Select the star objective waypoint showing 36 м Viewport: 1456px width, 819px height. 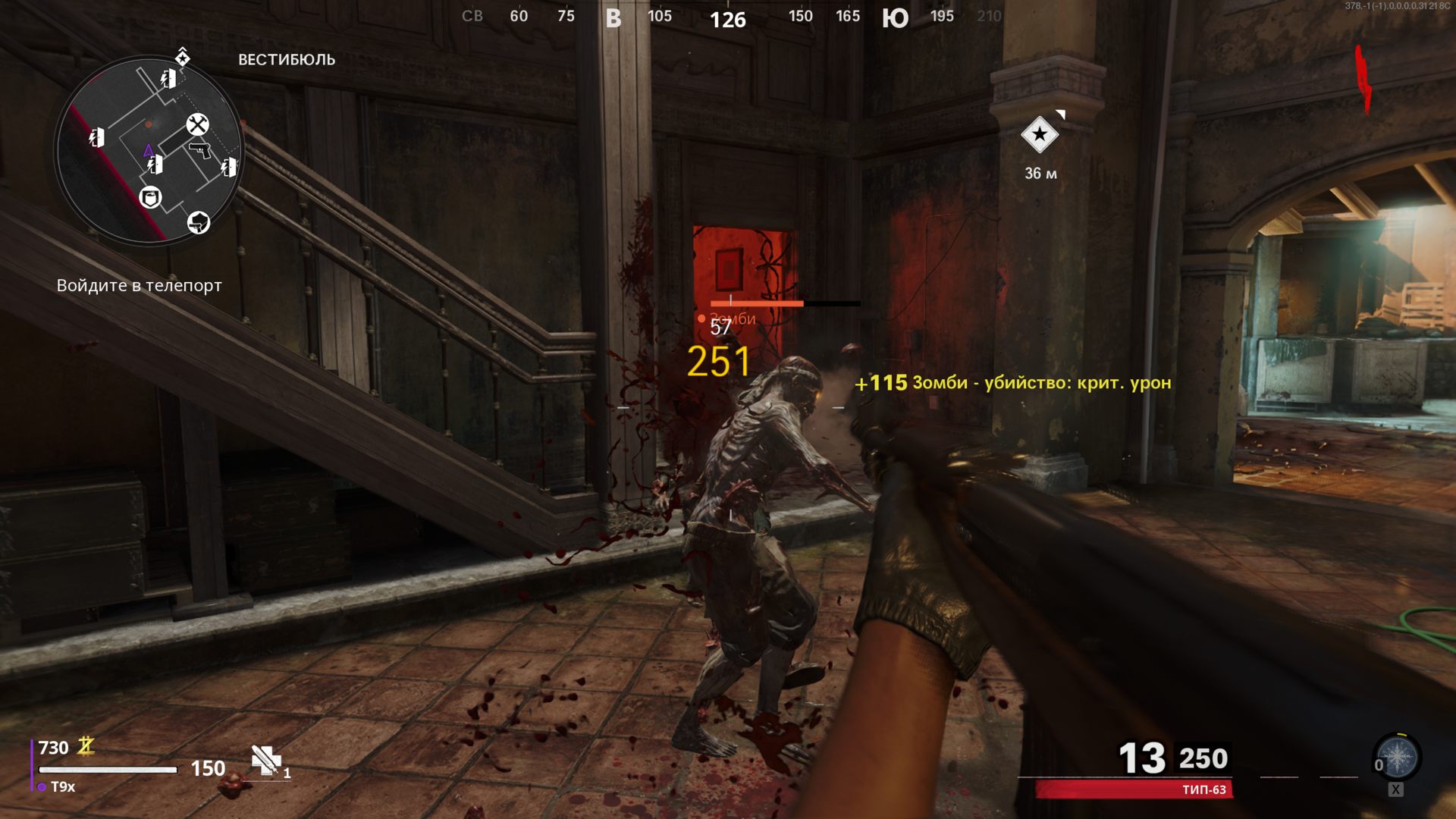tap(1040, 135)
